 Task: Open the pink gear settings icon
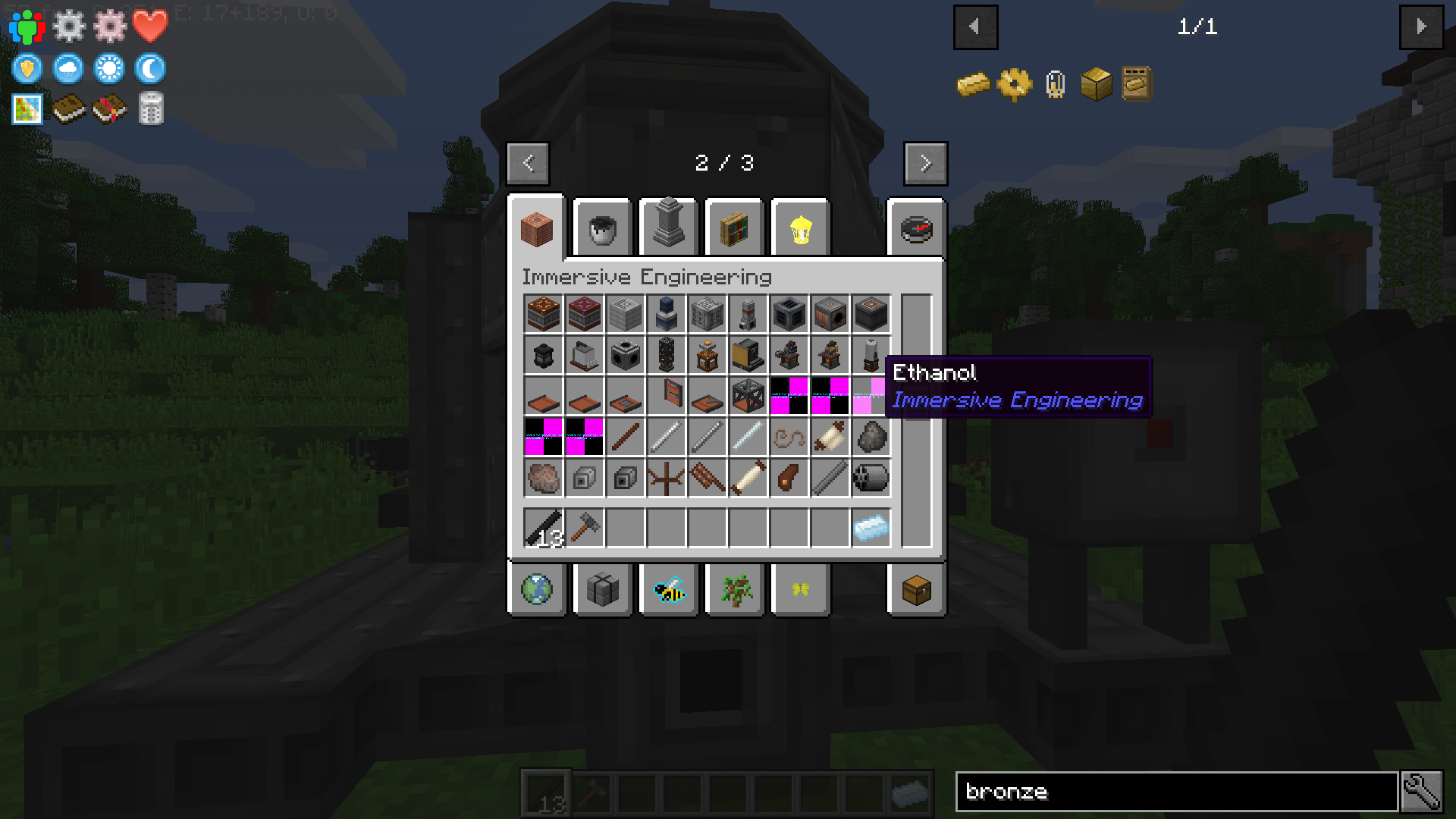pyautogui.click(x=110, y=25)
